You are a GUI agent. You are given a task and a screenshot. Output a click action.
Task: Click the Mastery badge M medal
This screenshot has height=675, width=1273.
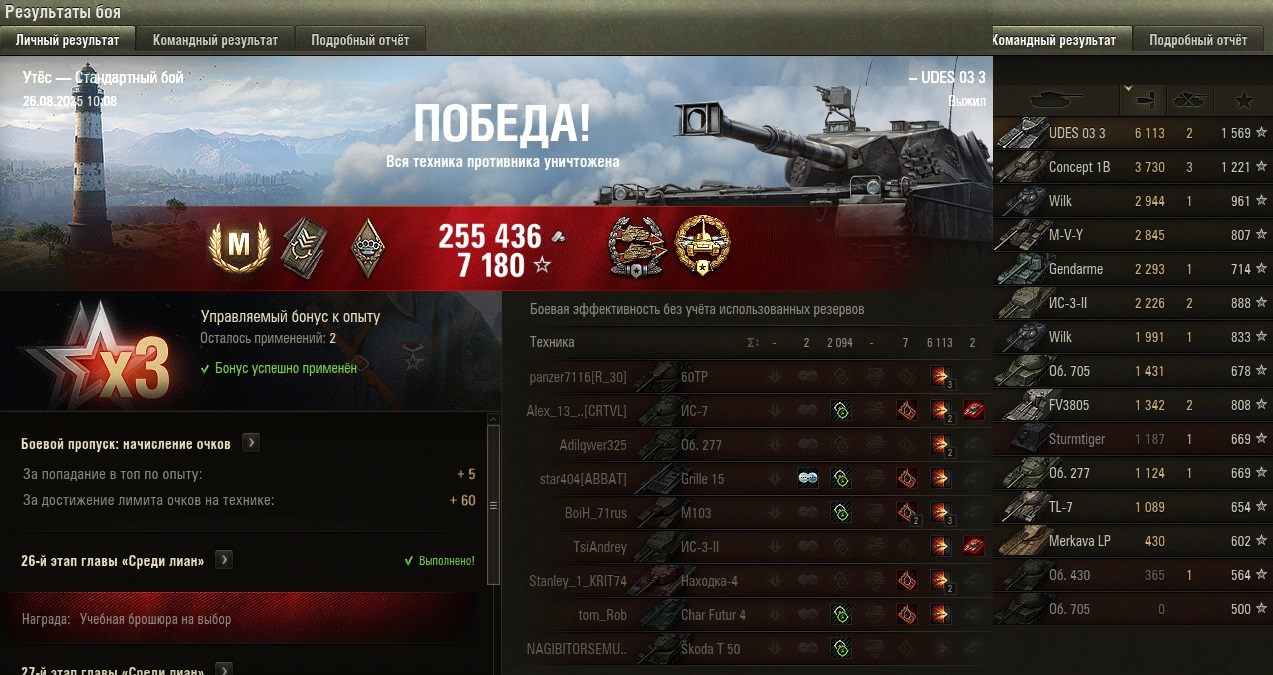tap(239, 246)
